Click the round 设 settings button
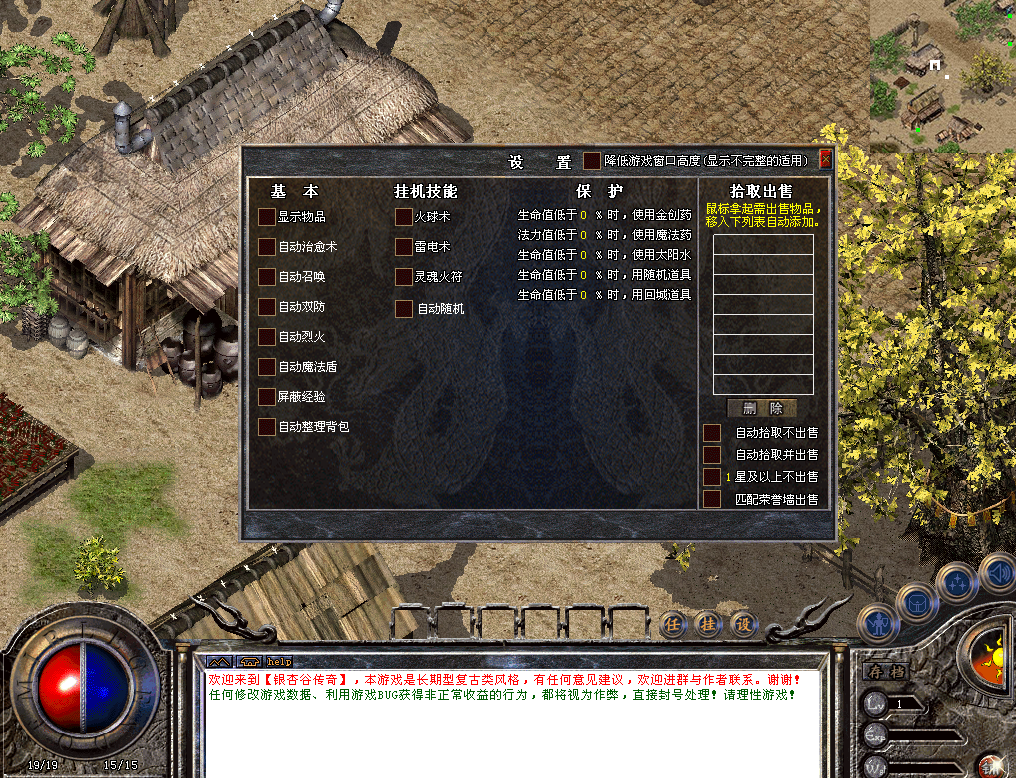 tap(742, 623)
